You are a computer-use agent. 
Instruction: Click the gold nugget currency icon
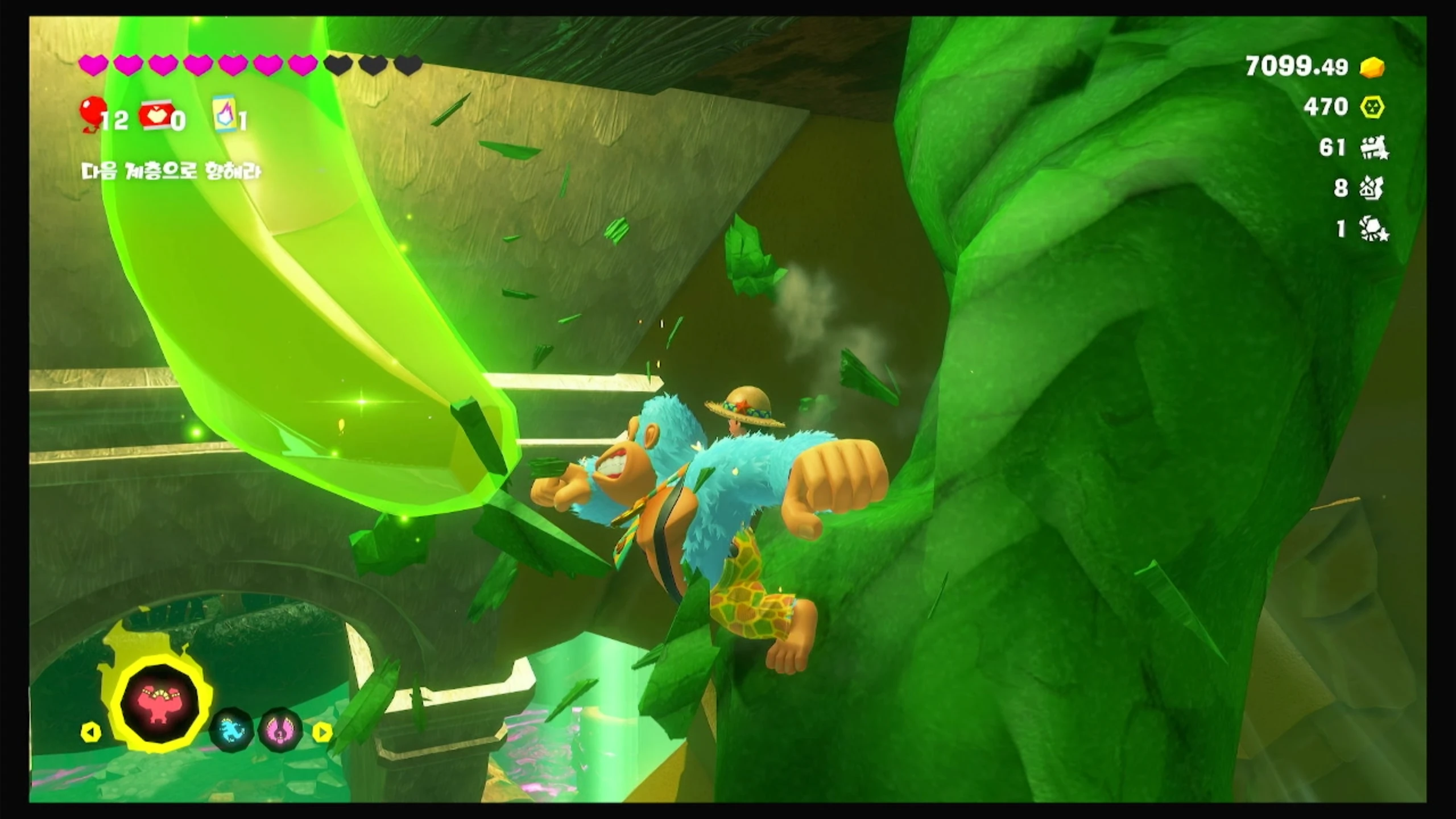click(1372, 68)
